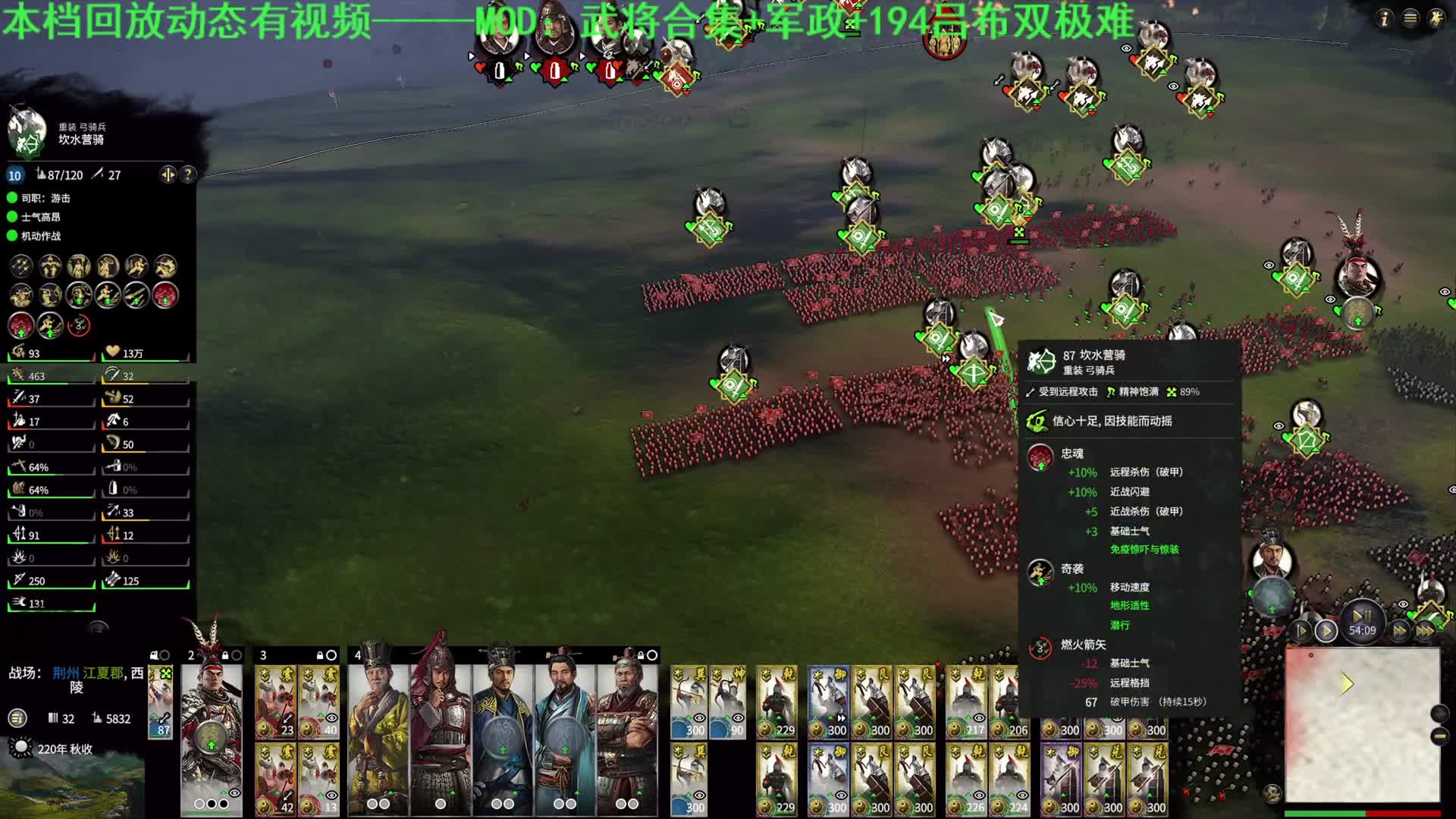Select the unit card with 217 troops
Viewport: 1456px width, 819px height.
[967, 703]
